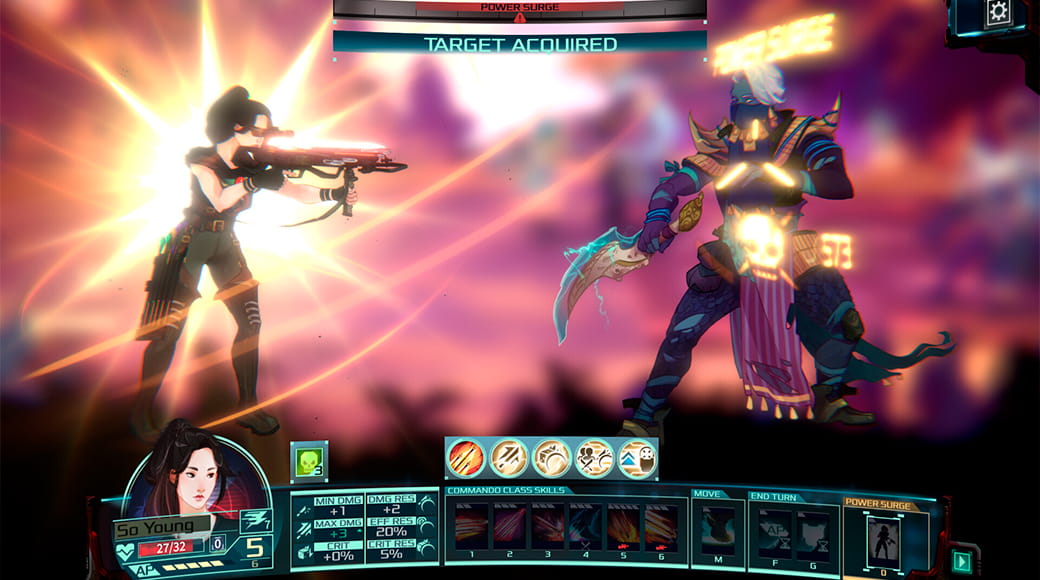Inspect the green skull status effect
This screenshot has width=1040, height=580.
(x=308, y=459)
